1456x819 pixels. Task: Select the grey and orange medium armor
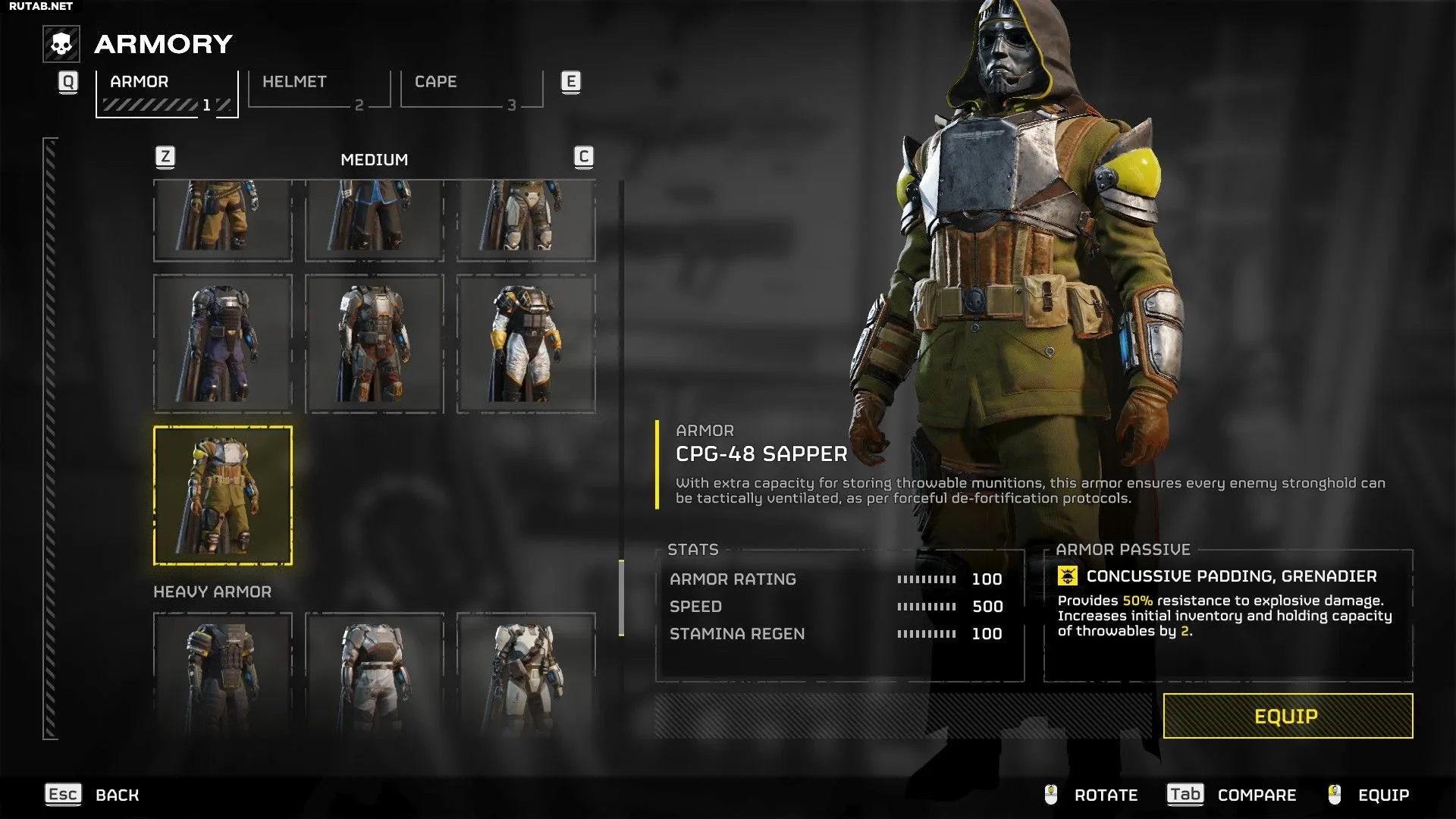(375, 344)
